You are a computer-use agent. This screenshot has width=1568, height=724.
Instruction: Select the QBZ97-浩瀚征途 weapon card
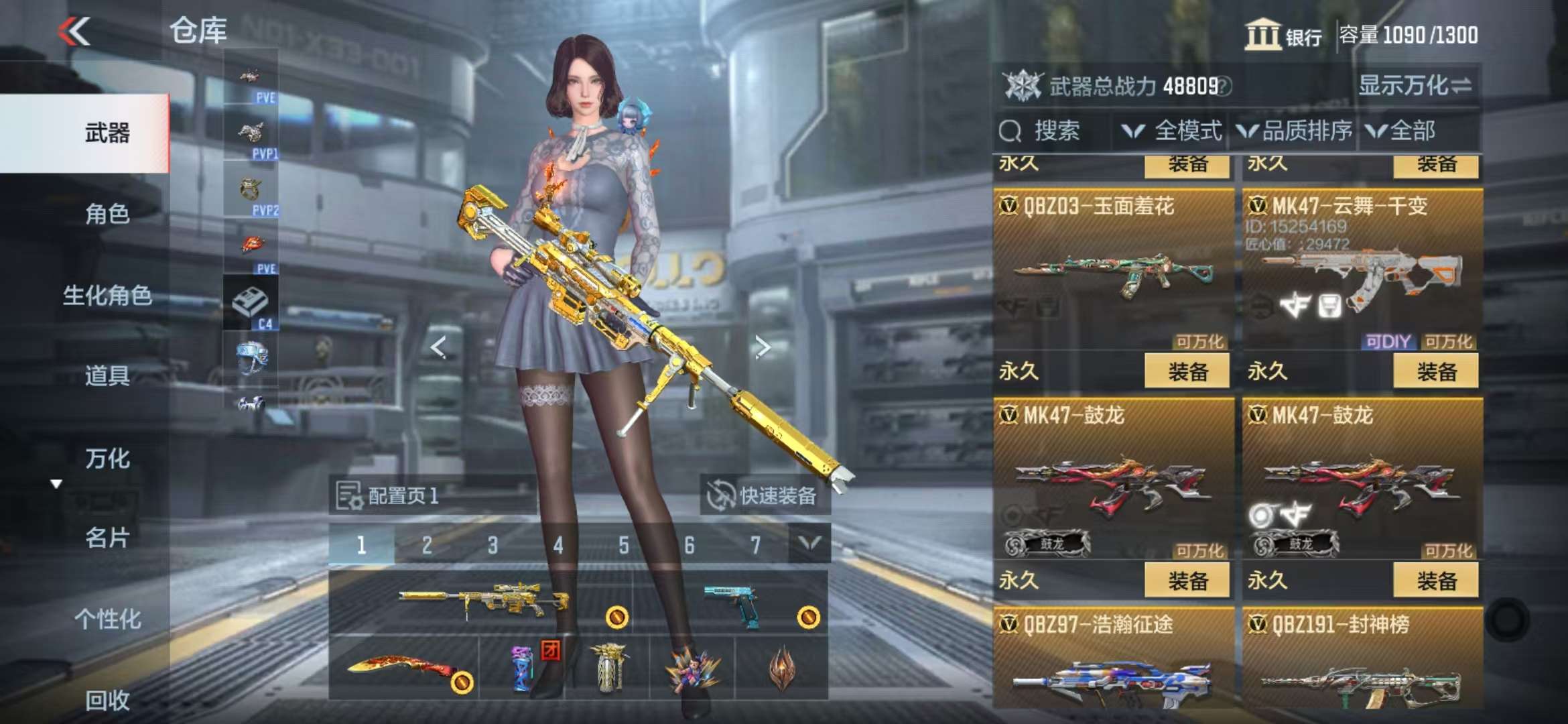(x=1113, y=664)
